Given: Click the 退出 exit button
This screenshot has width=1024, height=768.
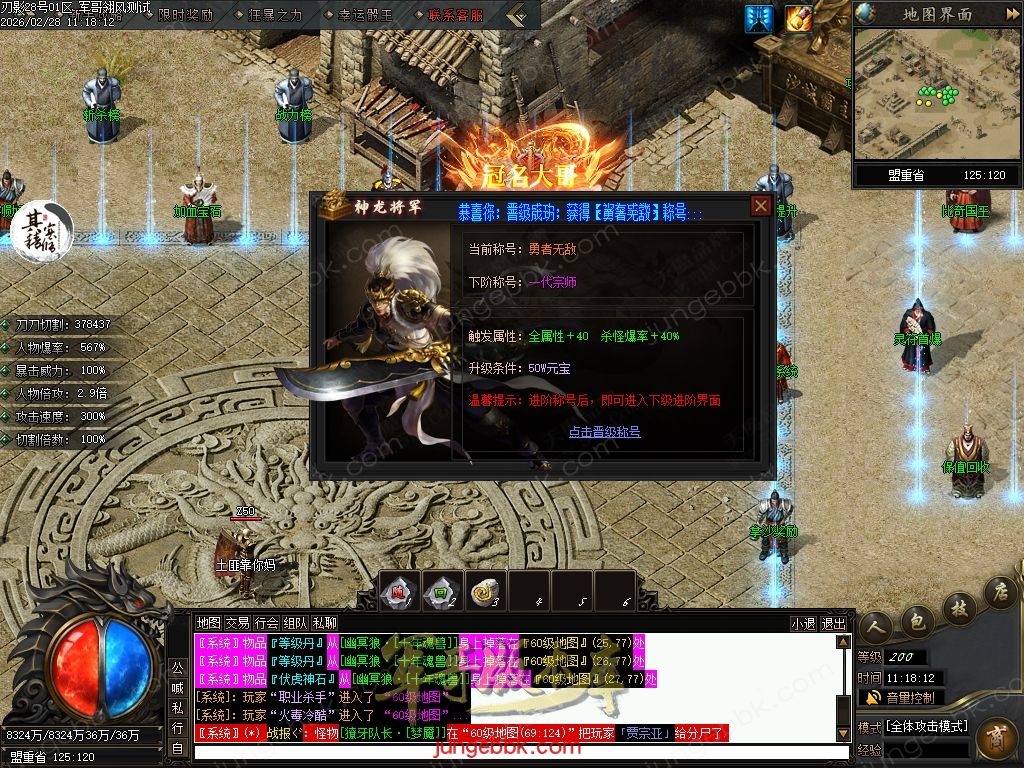Looking at the screenshot, I should pos(833,623).
